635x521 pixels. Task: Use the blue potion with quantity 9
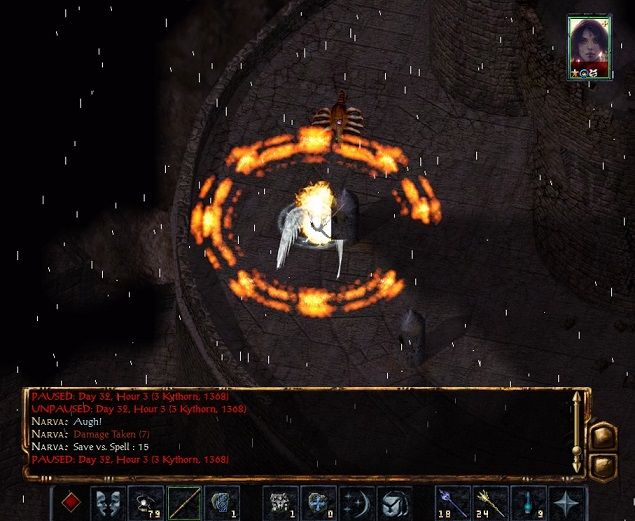(x=527, y=501)
